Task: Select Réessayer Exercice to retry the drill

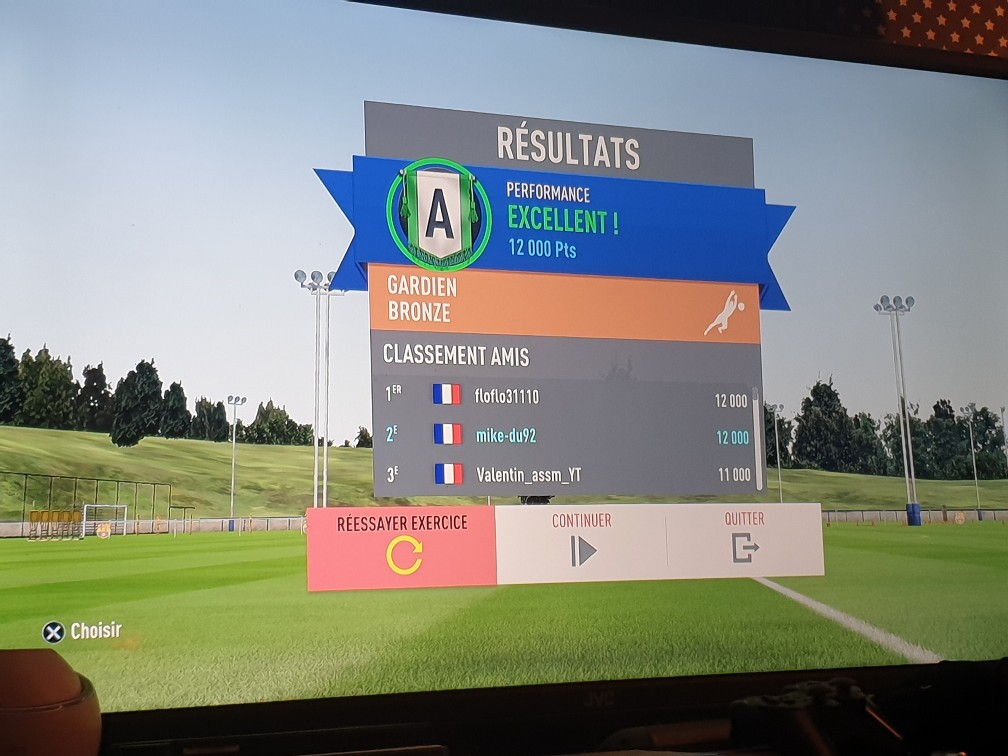Action: pos(402,548)
